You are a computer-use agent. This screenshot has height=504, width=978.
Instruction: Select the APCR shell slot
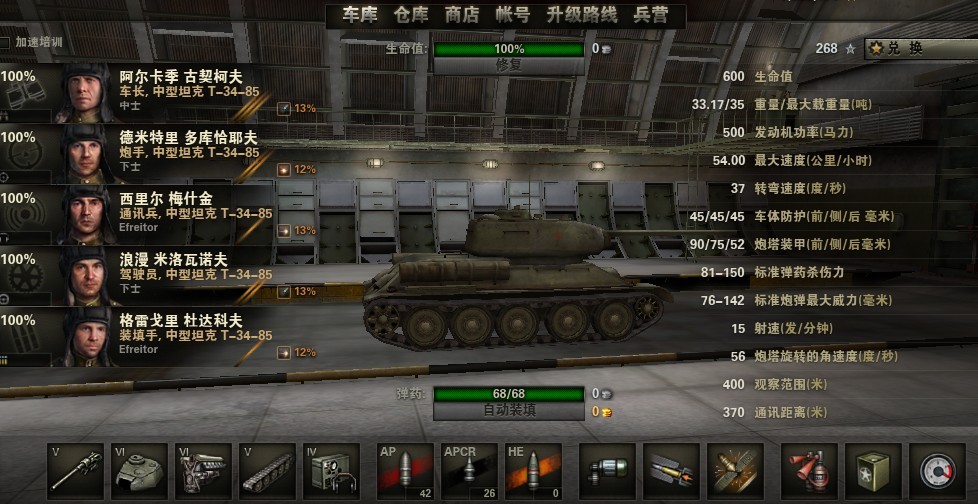(469, 471)
